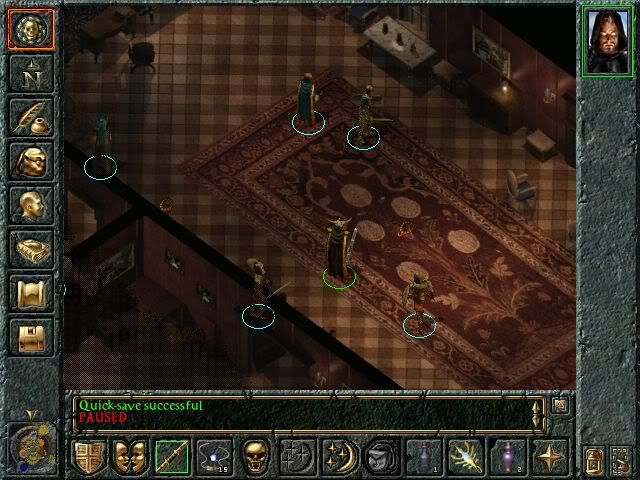The image size is (640, 480).
Task: Show the character record bald-head button
Action: (x=29, y=205)
